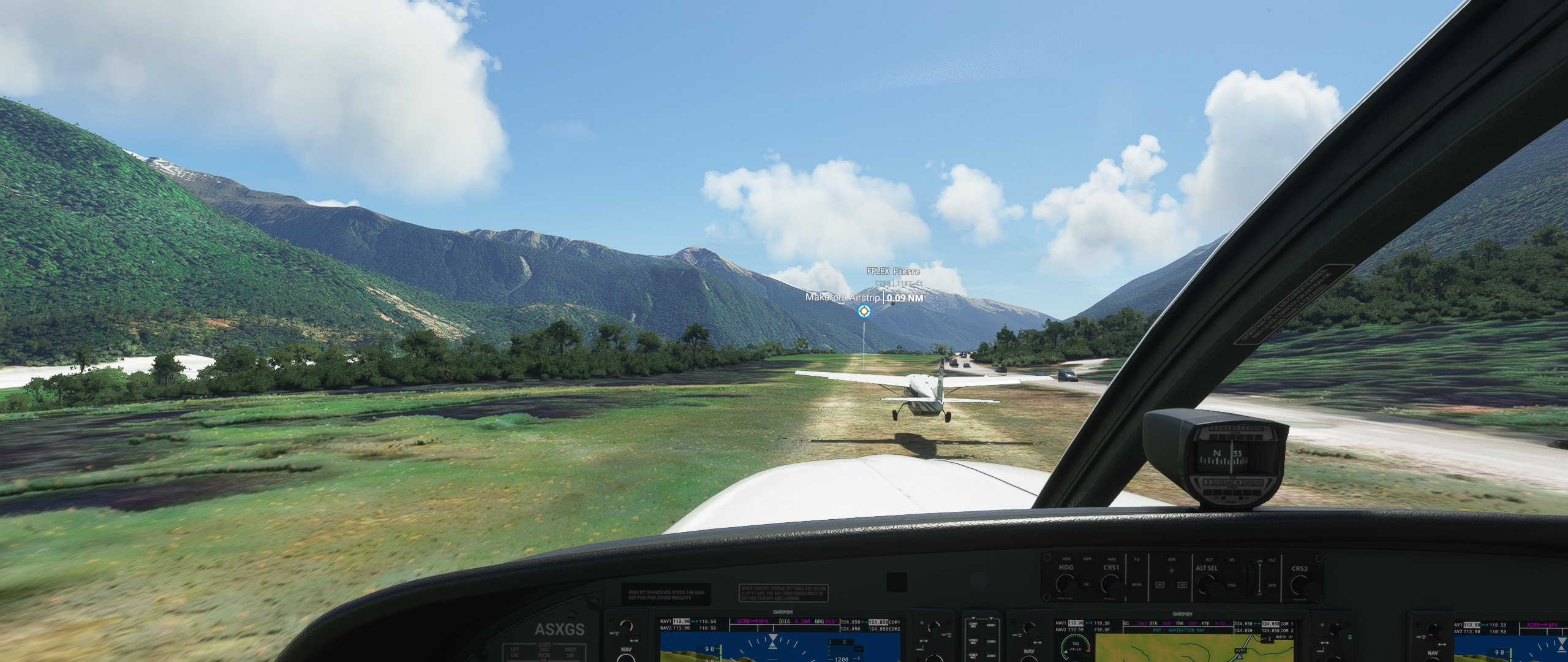
Task: Engage NAV mode on the autopilot panel
Action: coord(1112,559)
